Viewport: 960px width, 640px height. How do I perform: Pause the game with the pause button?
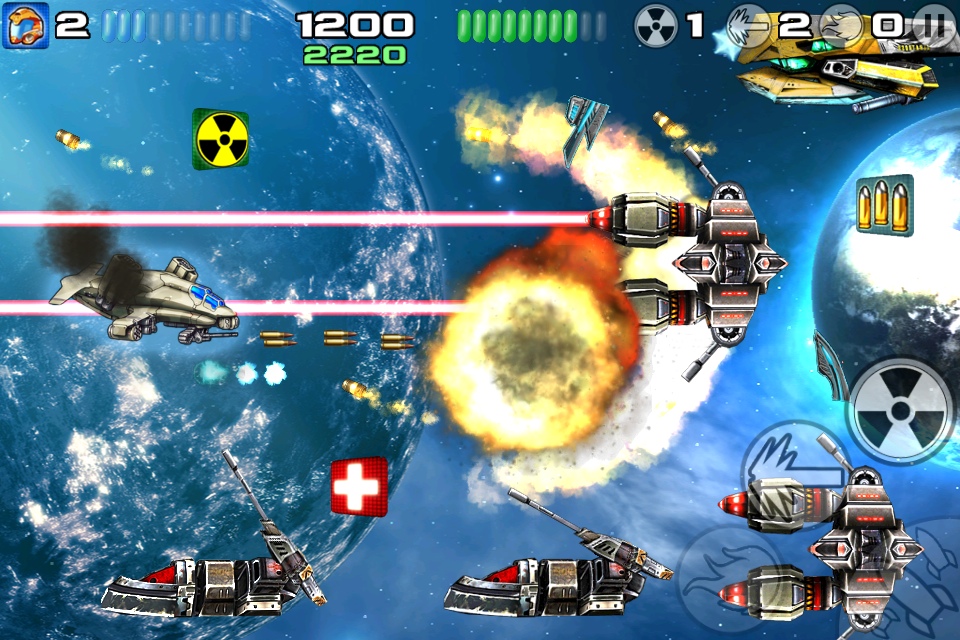[x=934, y=25]
